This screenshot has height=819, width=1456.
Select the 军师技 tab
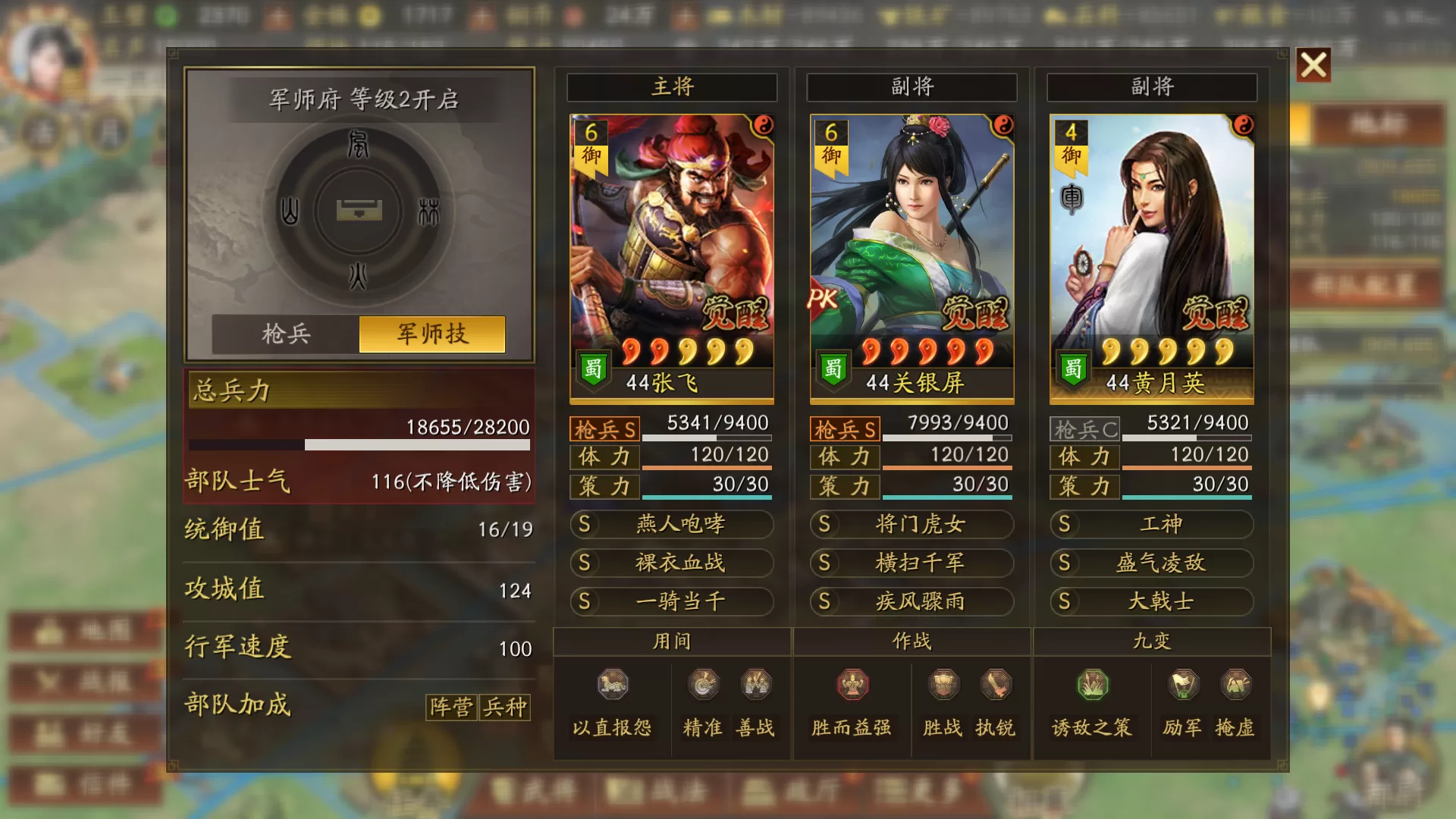click(x=432, y=334)
